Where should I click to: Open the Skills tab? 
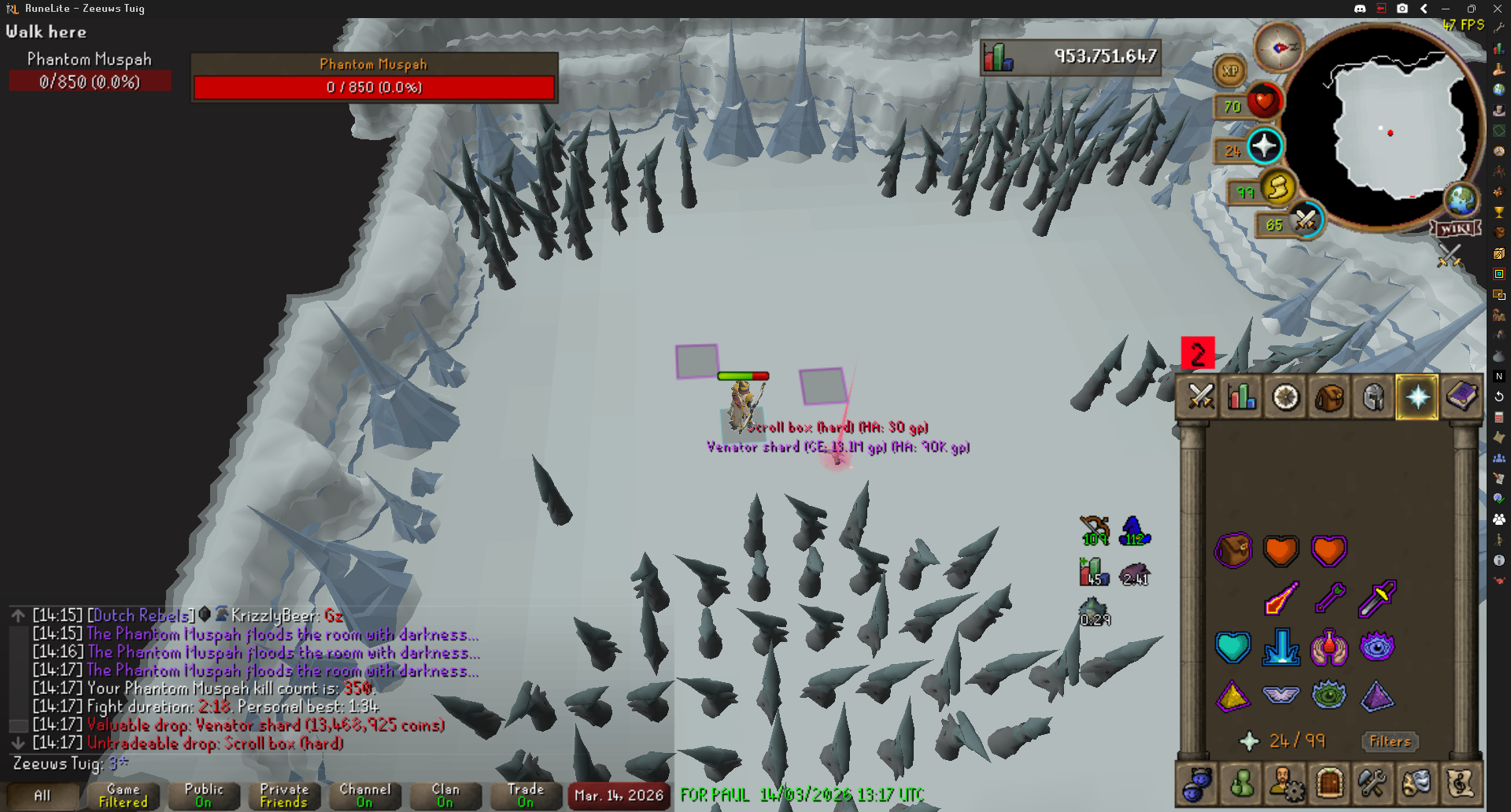tap(1243, 397)
